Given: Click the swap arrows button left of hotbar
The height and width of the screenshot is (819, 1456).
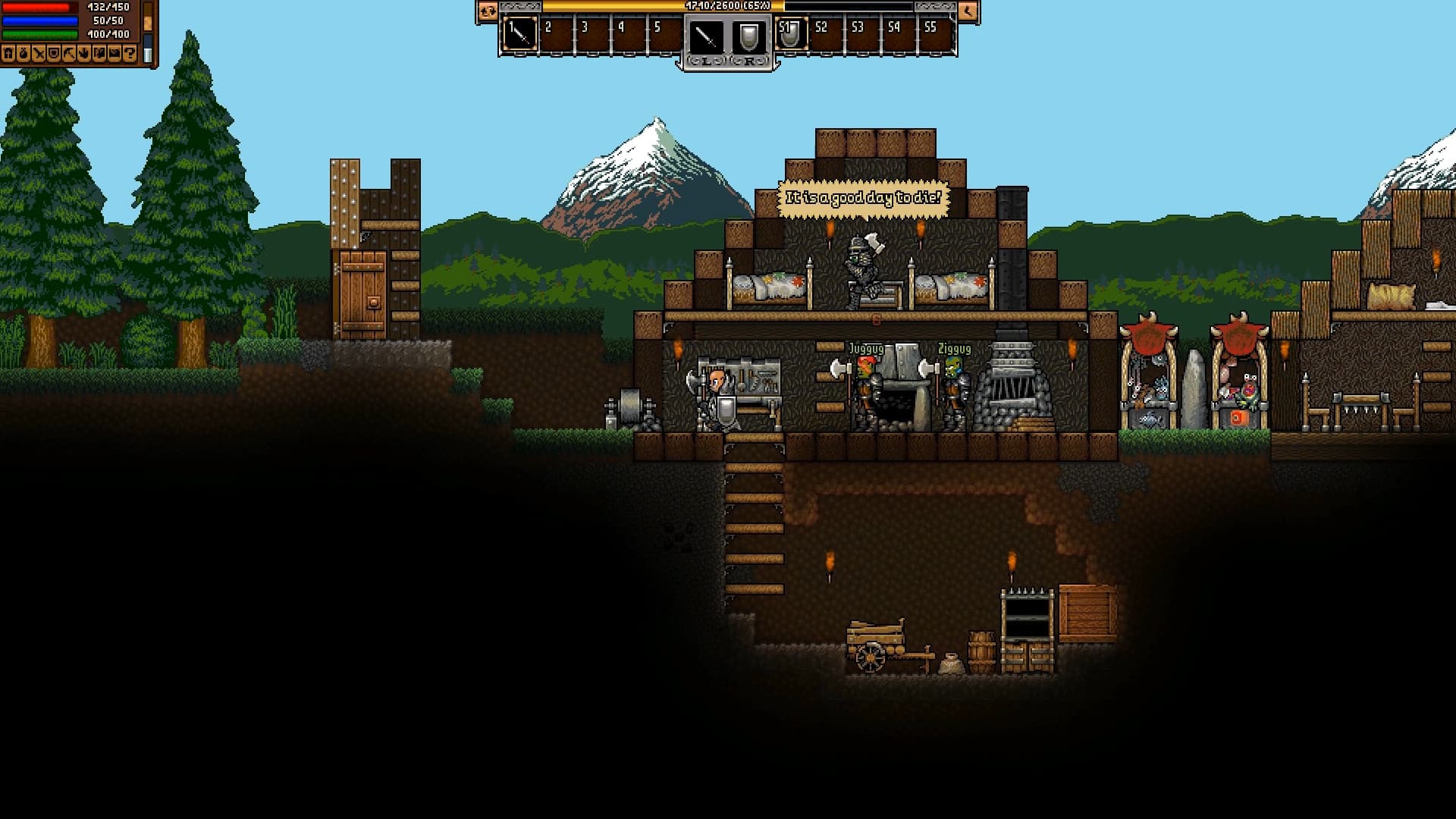Looking at the screenshot, I should [x=487, y=11].
